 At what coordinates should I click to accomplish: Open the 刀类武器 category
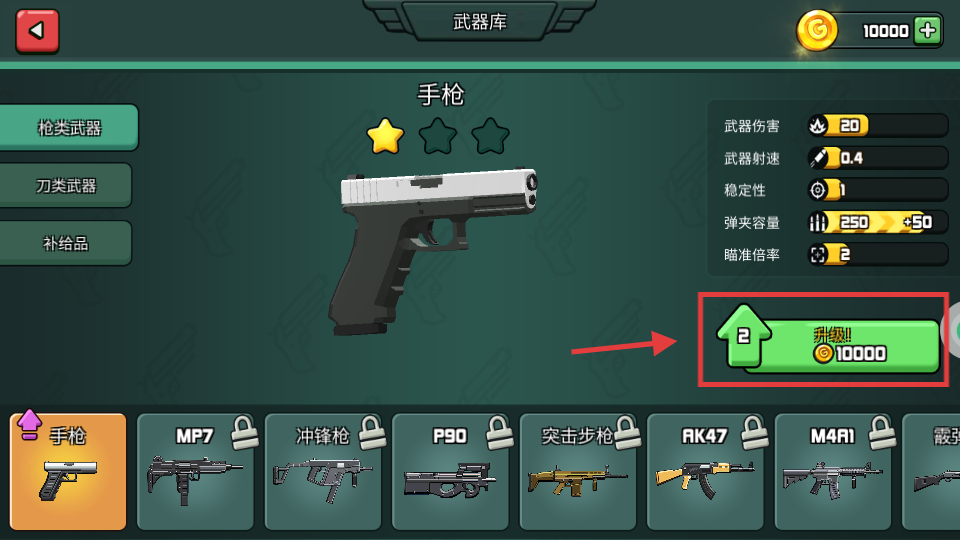(x=66, y=186)
